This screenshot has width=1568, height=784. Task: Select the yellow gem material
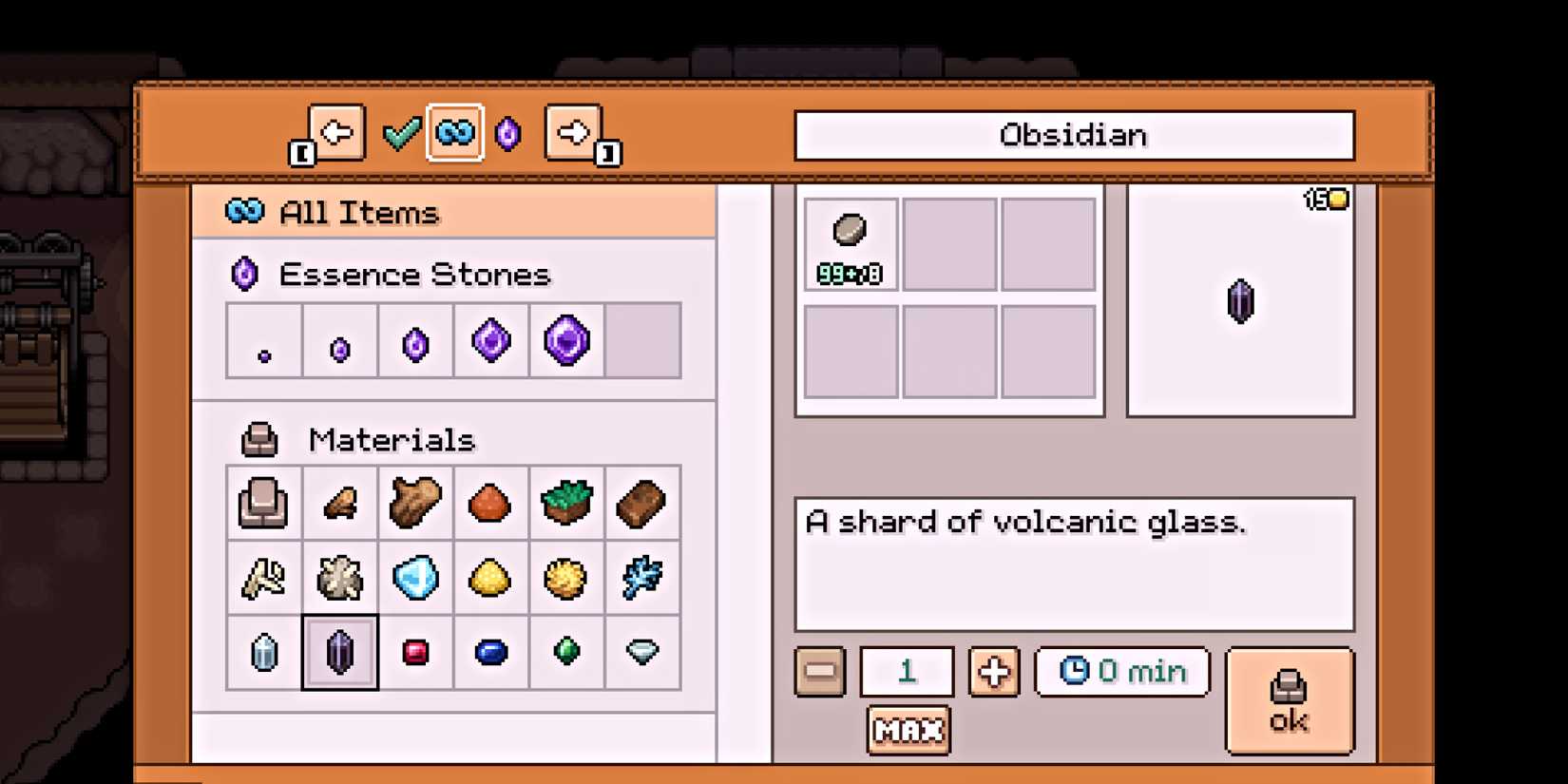[x=491, y=578]
